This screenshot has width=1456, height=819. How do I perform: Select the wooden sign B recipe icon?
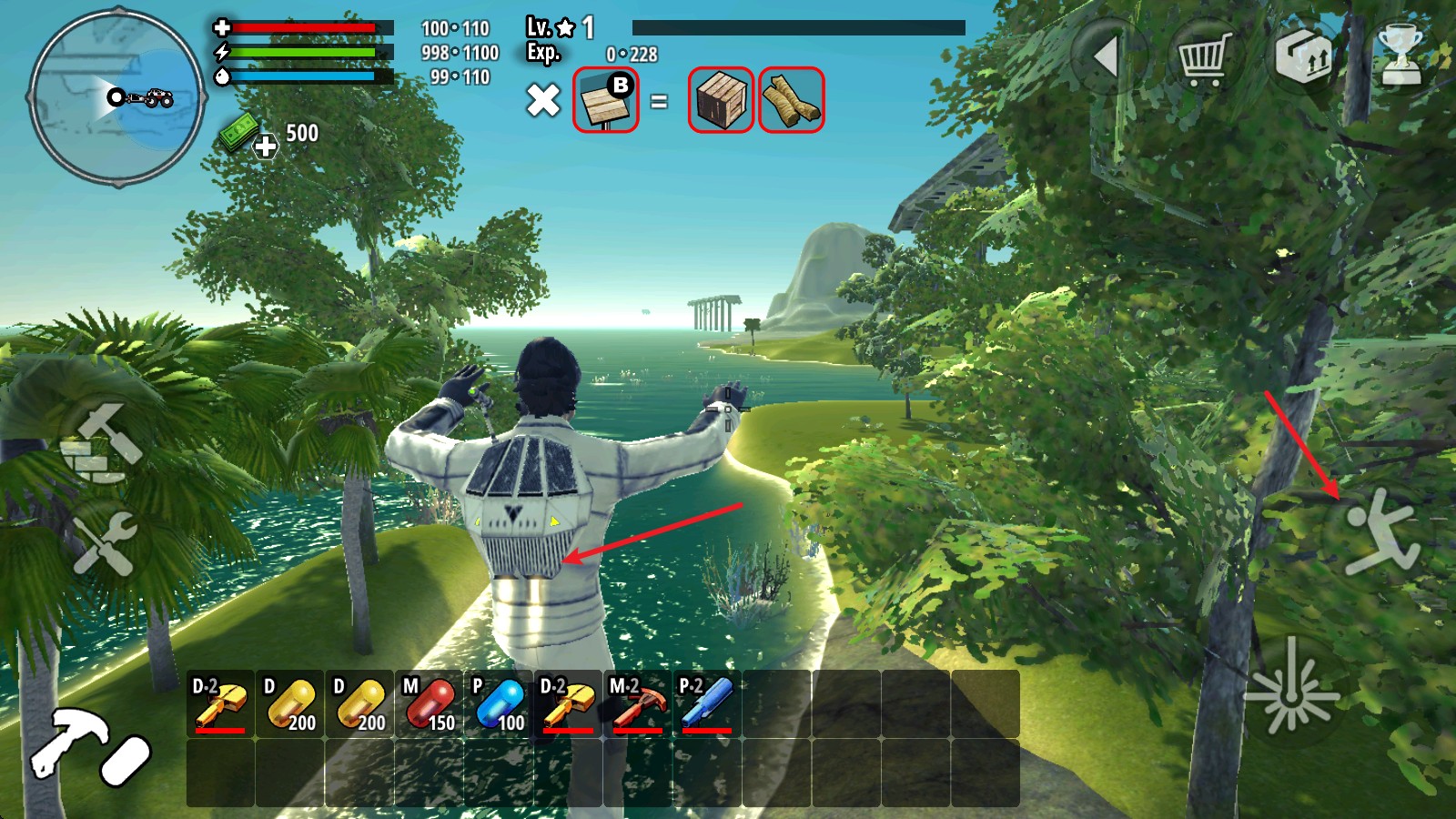[606, 100]
